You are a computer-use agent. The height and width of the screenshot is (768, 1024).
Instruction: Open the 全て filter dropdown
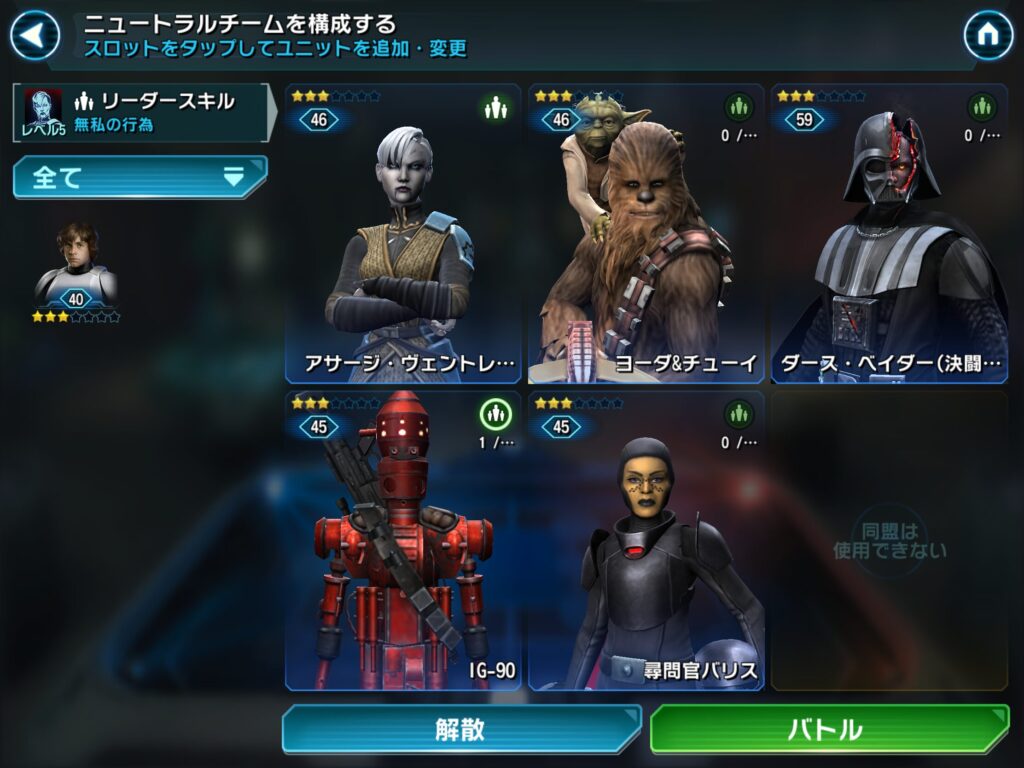tap(140, 178)
